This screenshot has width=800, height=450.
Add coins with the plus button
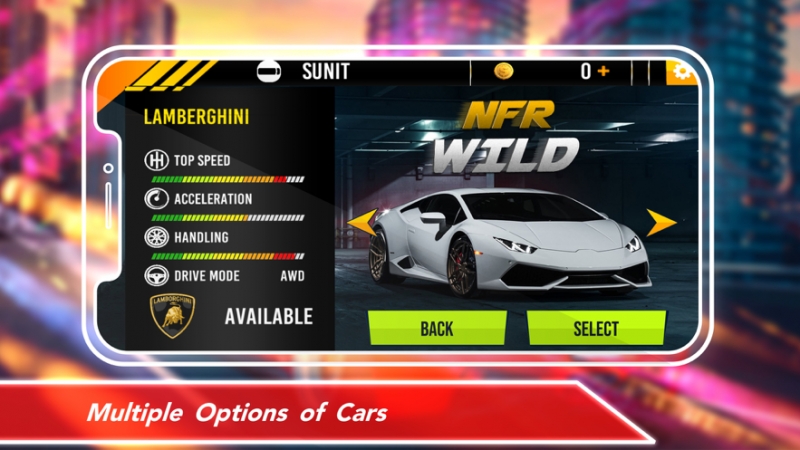(x=604, y=72)
